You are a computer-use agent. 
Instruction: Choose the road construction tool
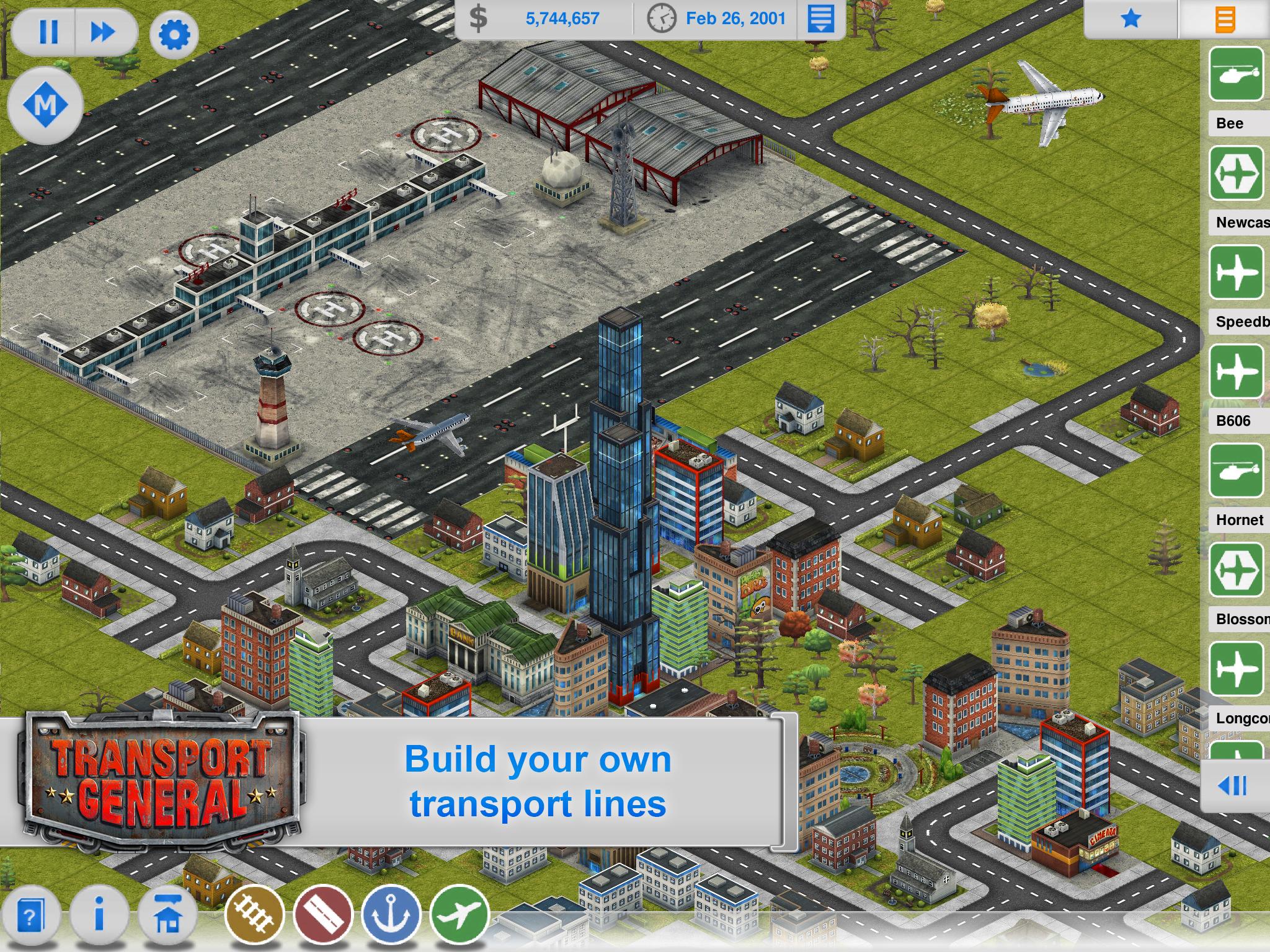(x=322, y=915)
